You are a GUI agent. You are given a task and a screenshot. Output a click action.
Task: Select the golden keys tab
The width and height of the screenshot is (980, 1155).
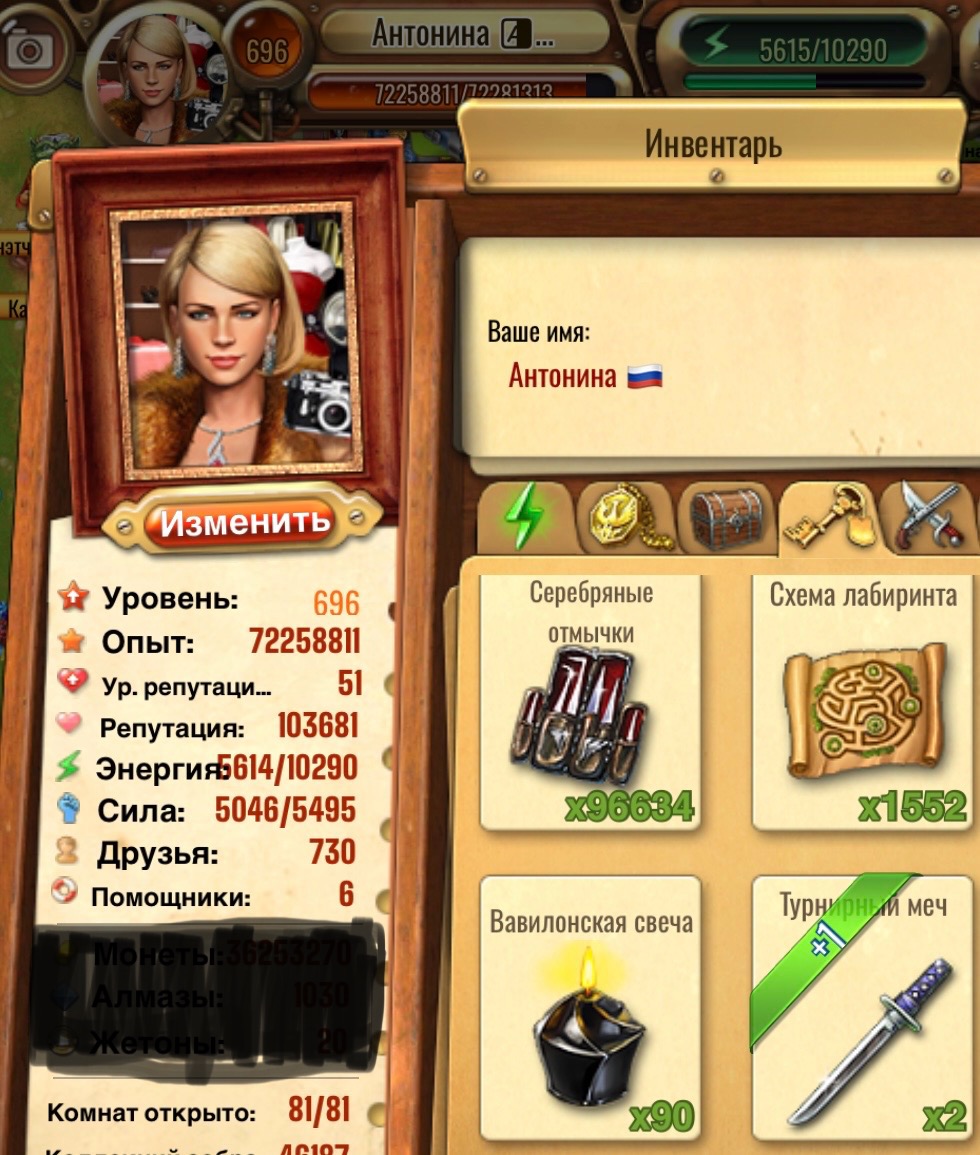click(x=829, y=516)
